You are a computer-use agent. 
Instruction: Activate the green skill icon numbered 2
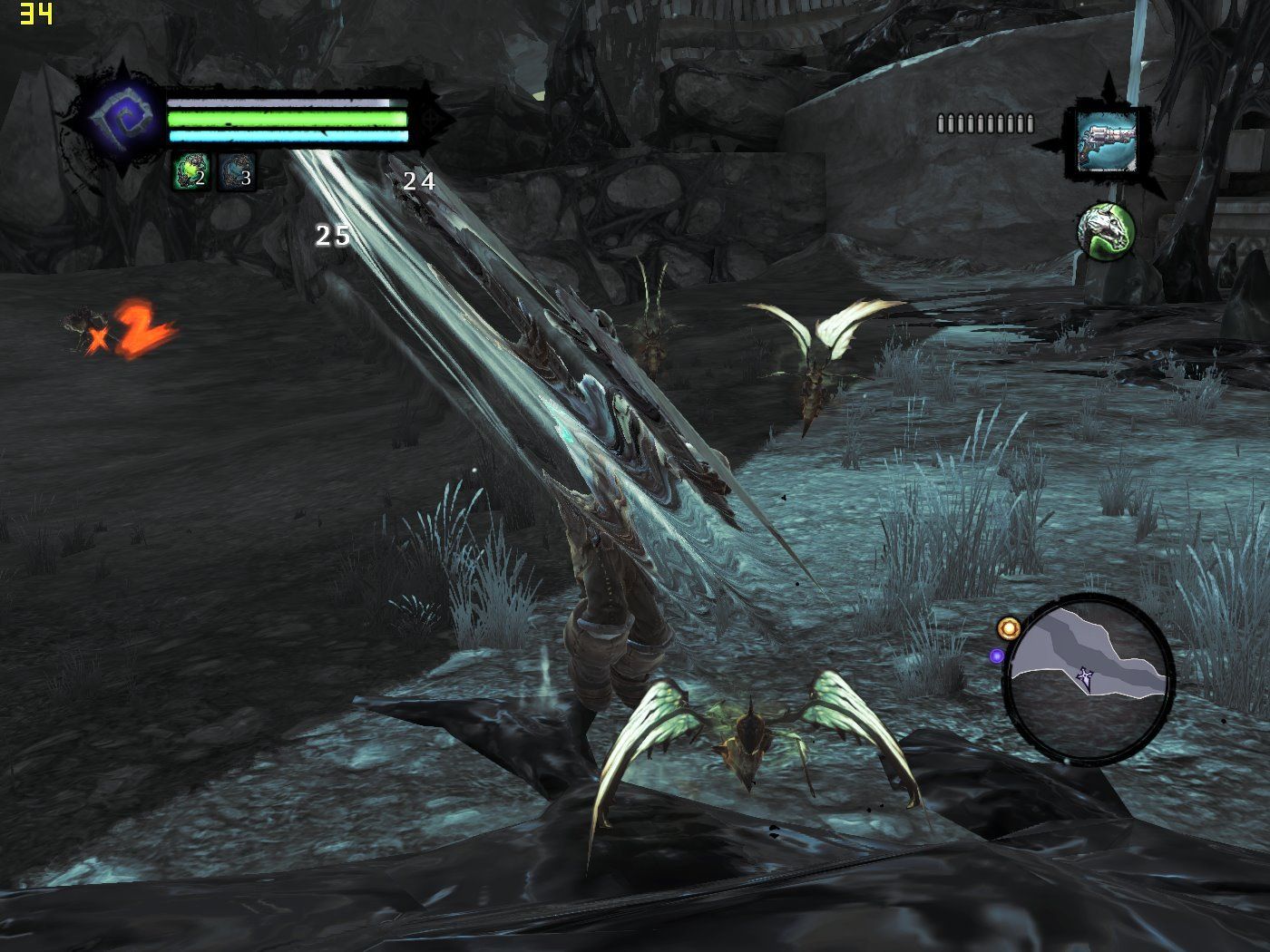pos(190,171)
